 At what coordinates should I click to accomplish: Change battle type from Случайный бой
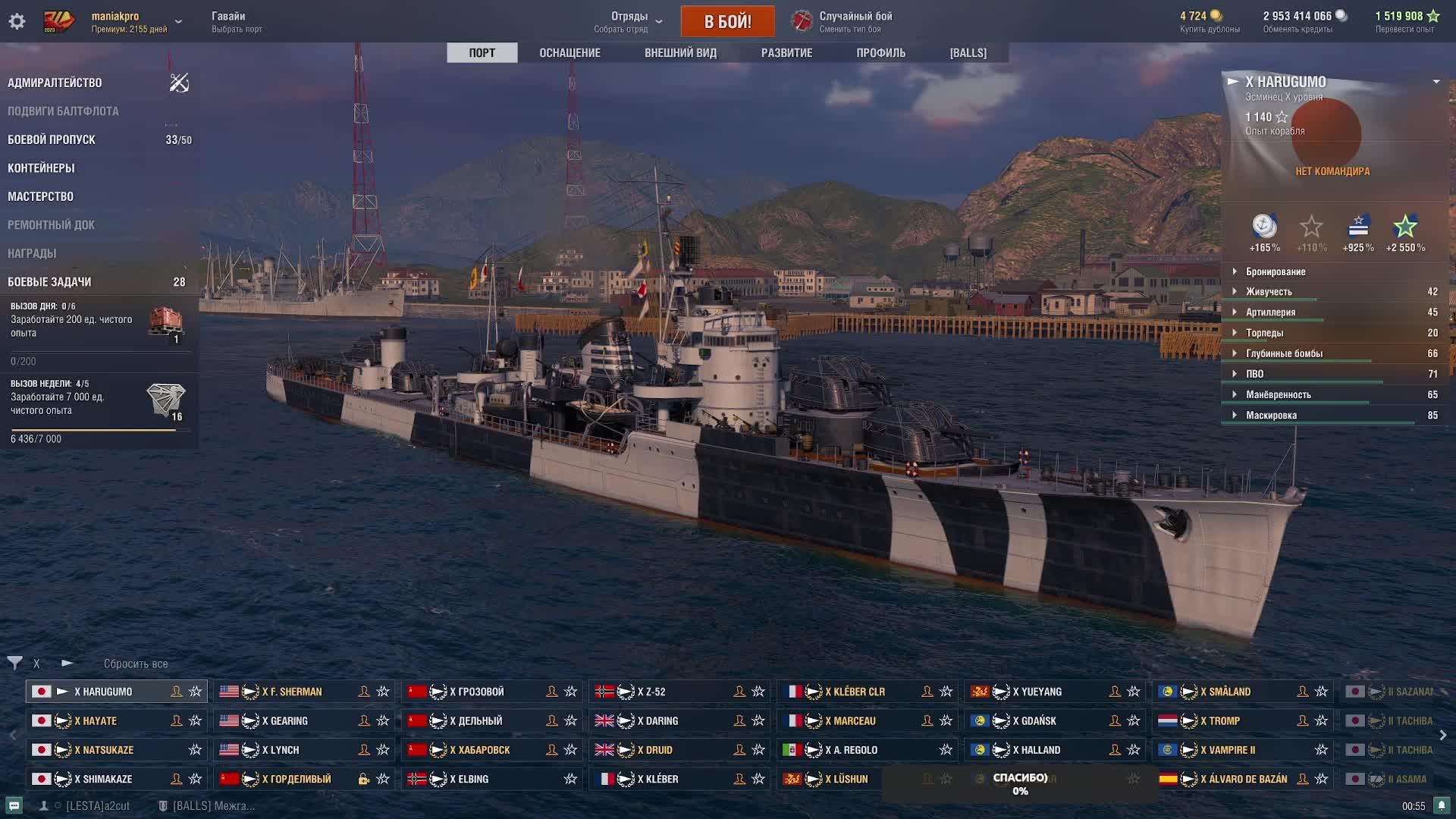855,21
